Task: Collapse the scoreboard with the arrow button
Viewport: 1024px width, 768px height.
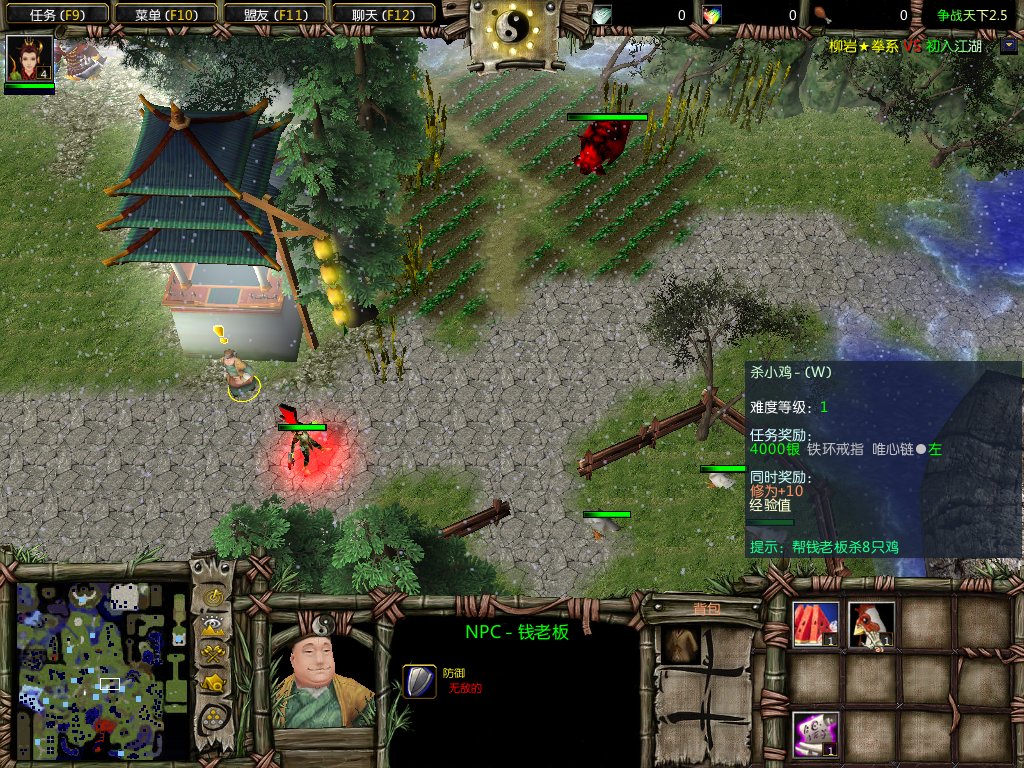Action: click(x=1007, y=45)
